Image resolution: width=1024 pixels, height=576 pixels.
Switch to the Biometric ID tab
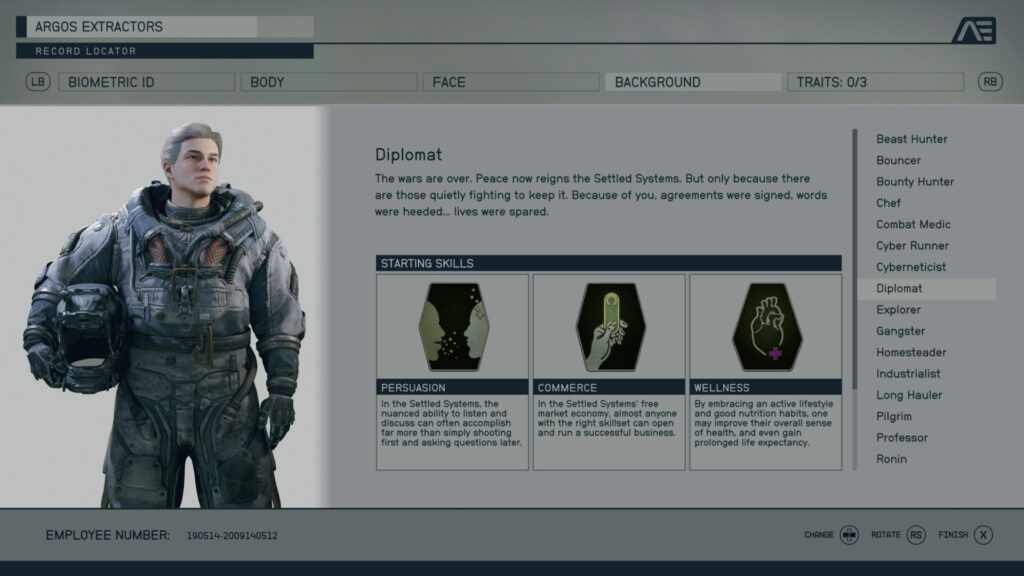pos(146,82)
